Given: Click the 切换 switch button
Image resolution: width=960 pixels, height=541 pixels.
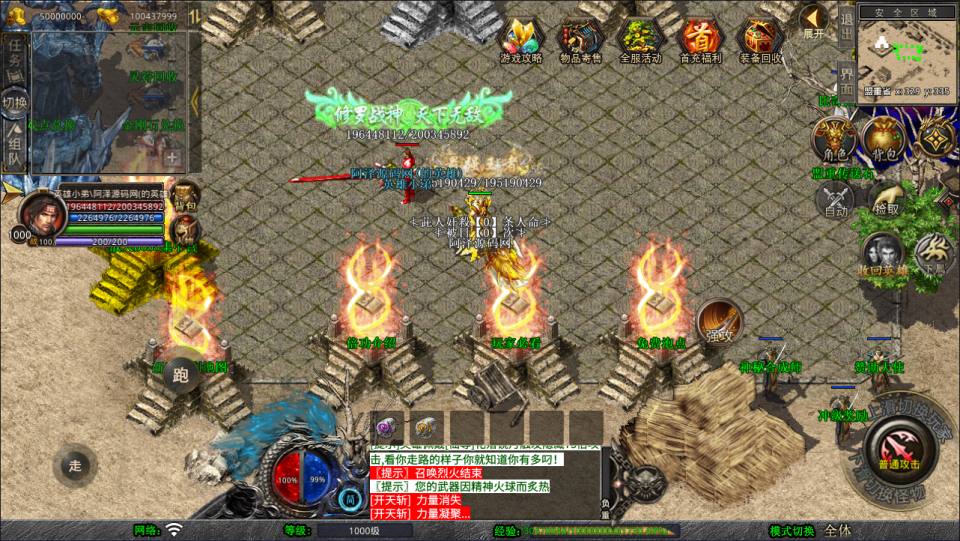Looking at the screenshot, I should 15,101.
